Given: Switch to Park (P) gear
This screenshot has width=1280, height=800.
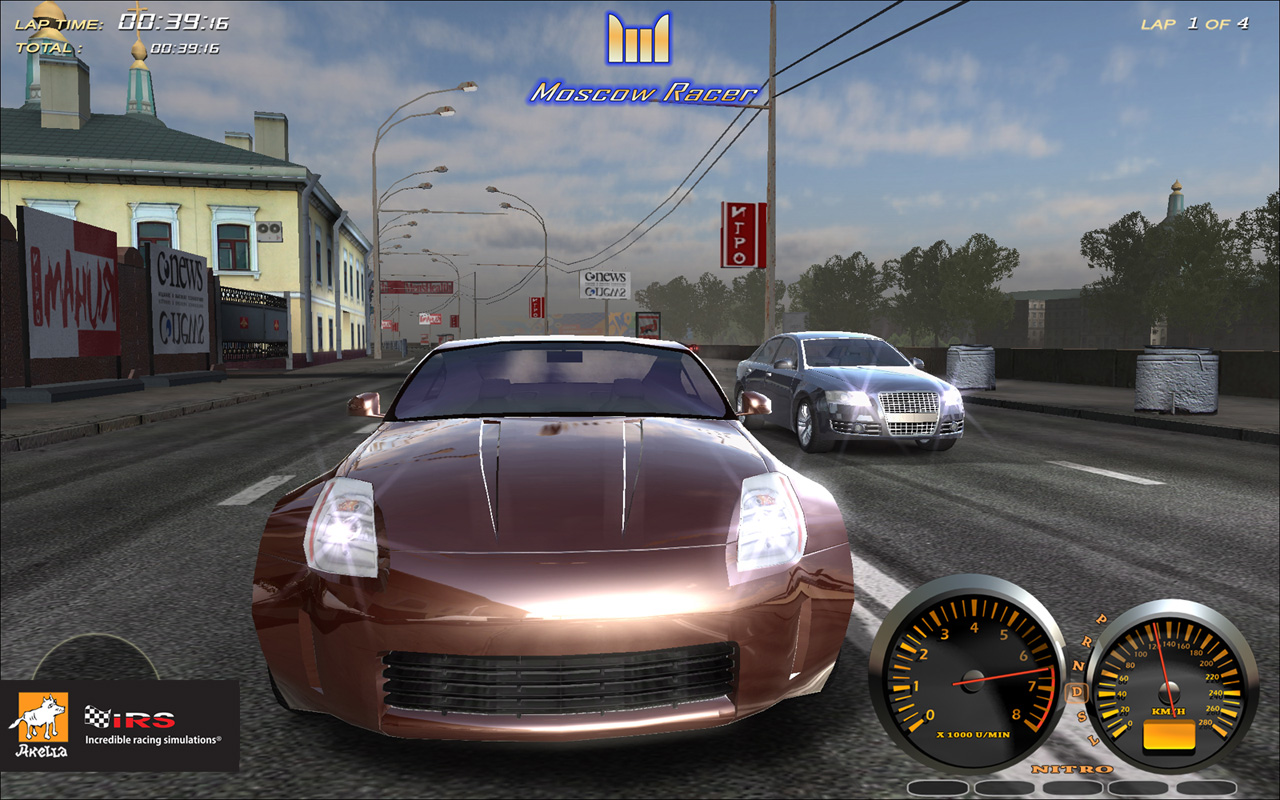Looking at the screenshot, I should point(1102,619).
